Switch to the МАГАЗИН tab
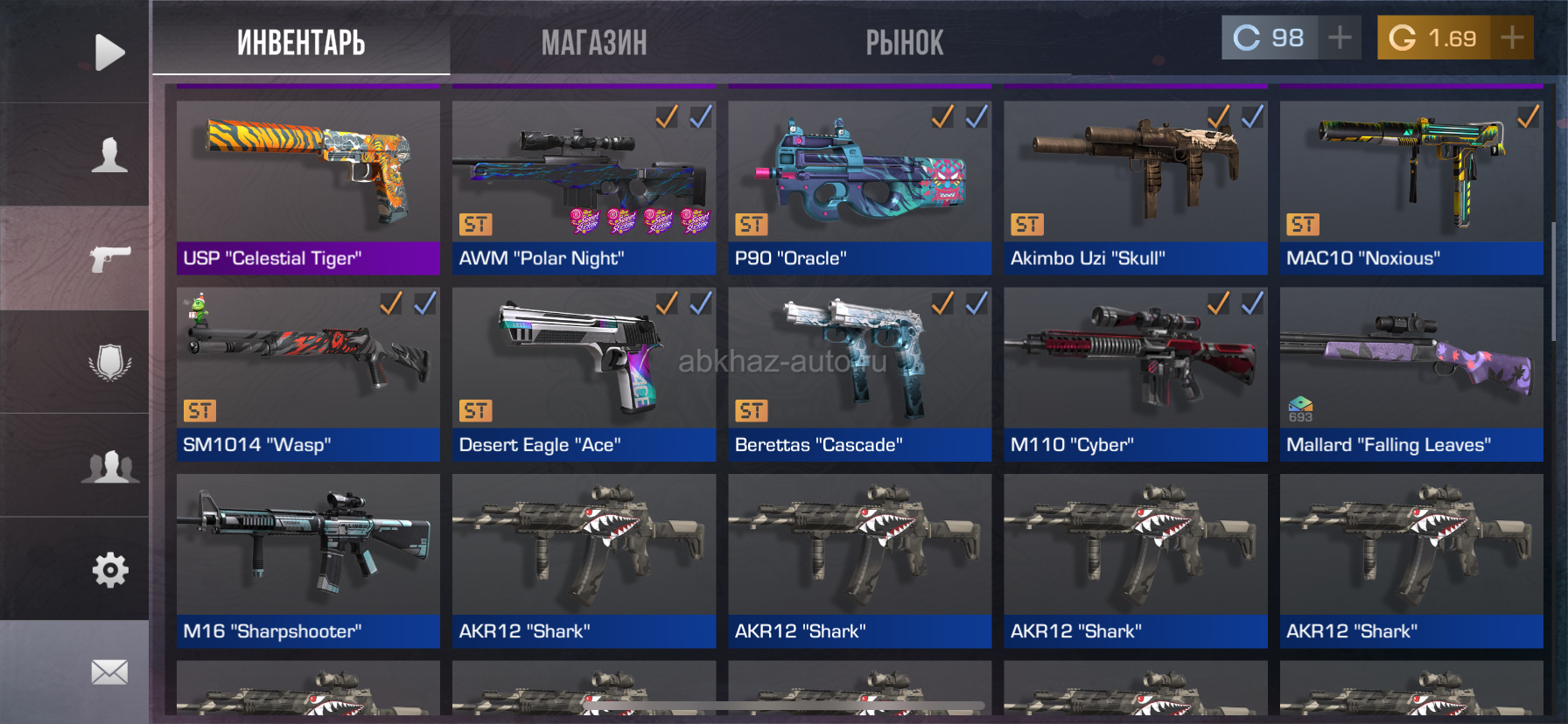 pyautogui.click(x=594, y=42)
